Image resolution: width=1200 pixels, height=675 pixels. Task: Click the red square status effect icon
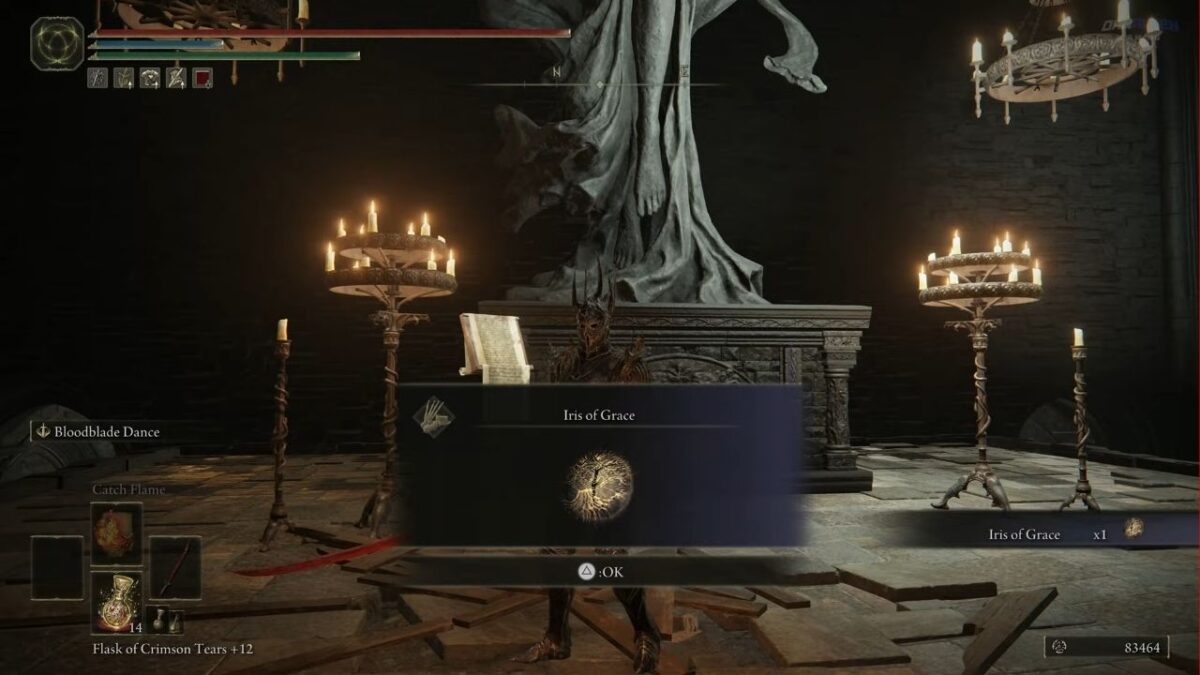(x=202, y=77)
